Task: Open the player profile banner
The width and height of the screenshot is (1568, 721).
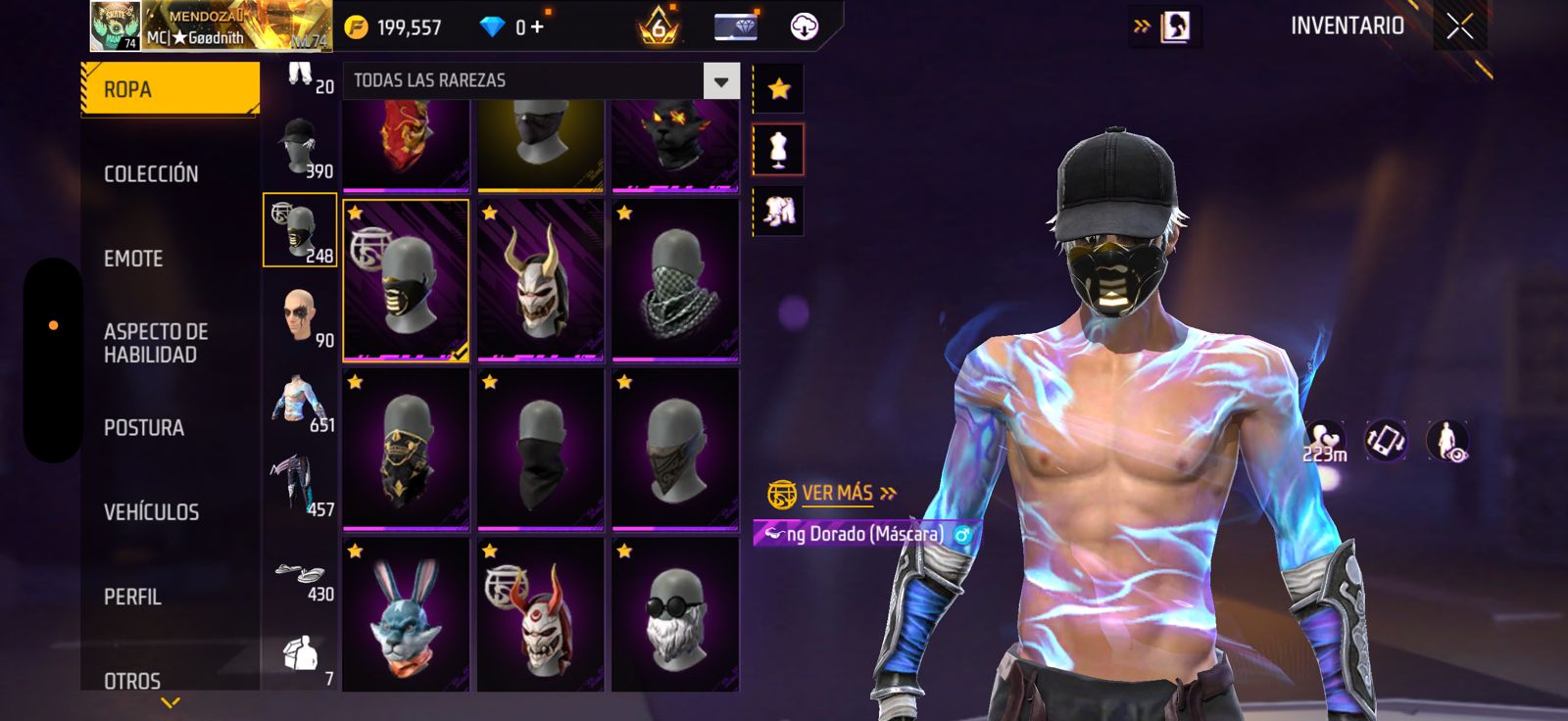Action: click(211, 26)
